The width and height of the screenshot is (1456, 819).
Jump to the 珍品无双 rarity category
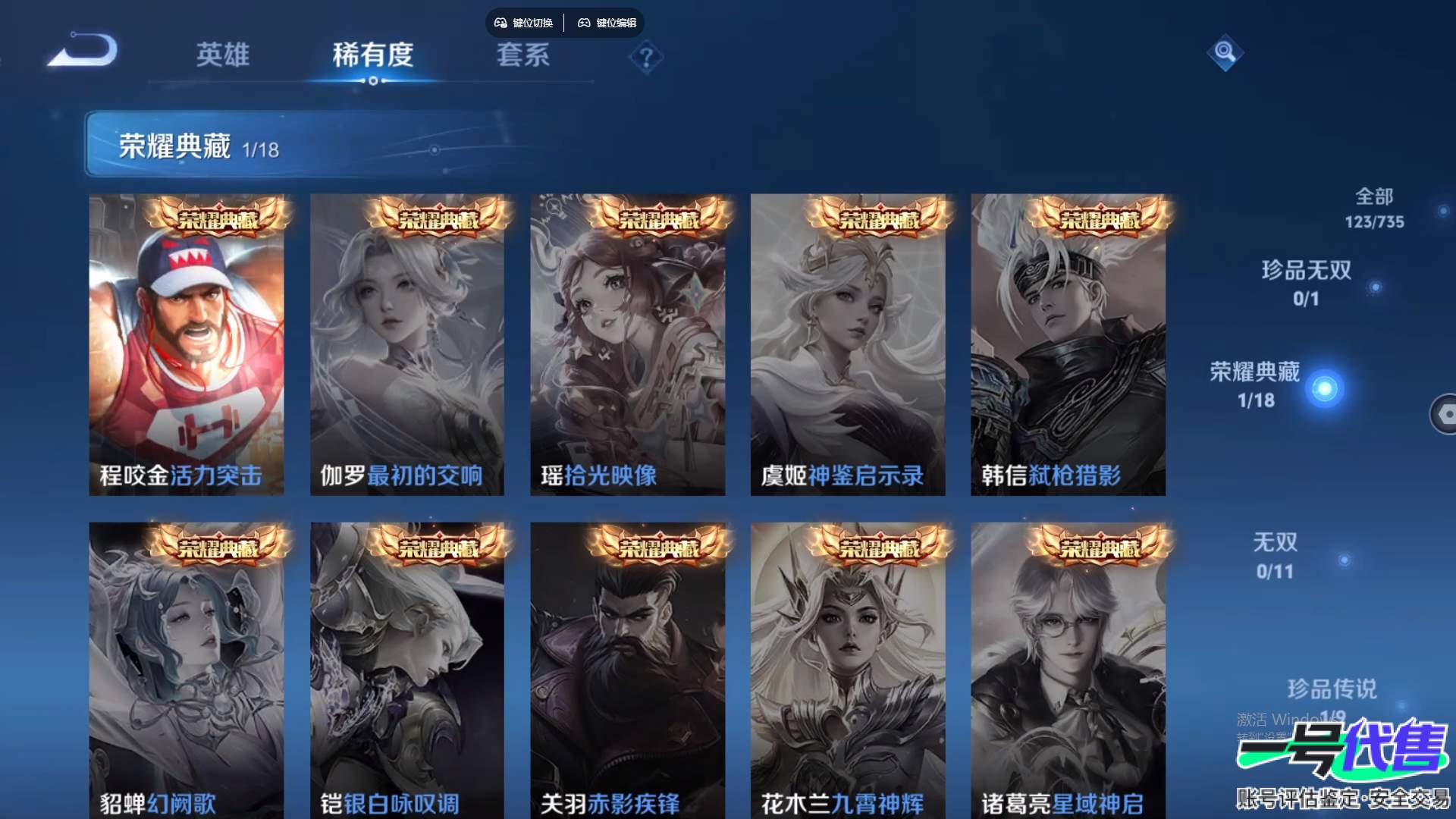1306,283
